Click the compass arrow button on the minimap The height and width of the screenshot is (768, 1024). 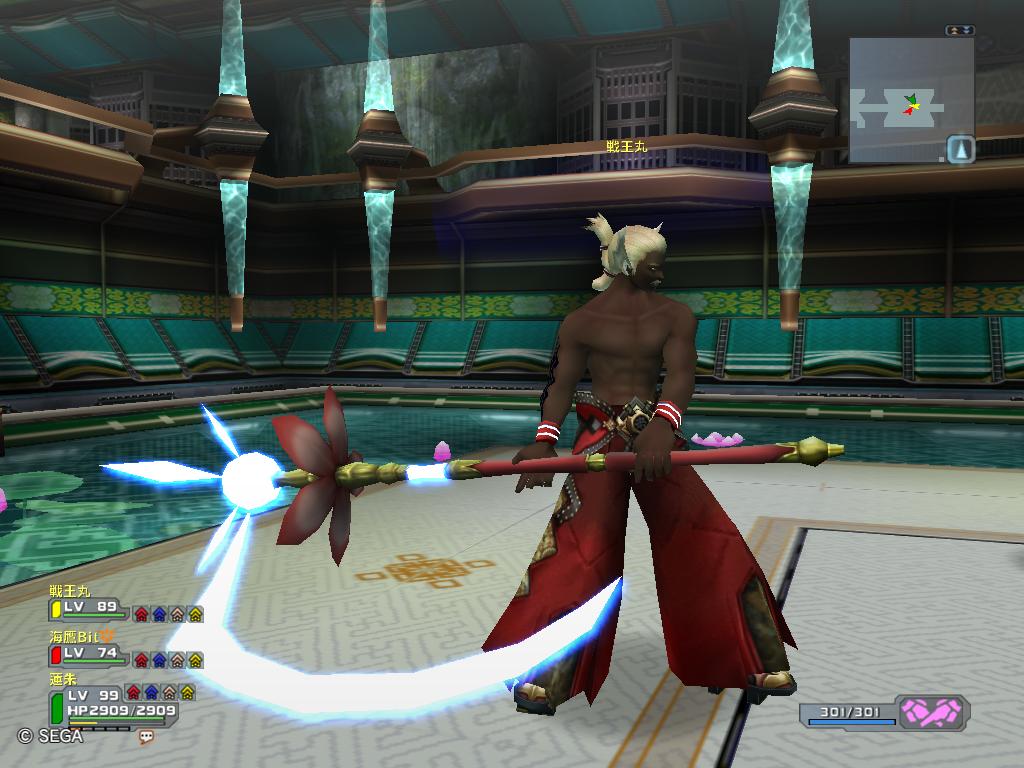pos(961,149)
